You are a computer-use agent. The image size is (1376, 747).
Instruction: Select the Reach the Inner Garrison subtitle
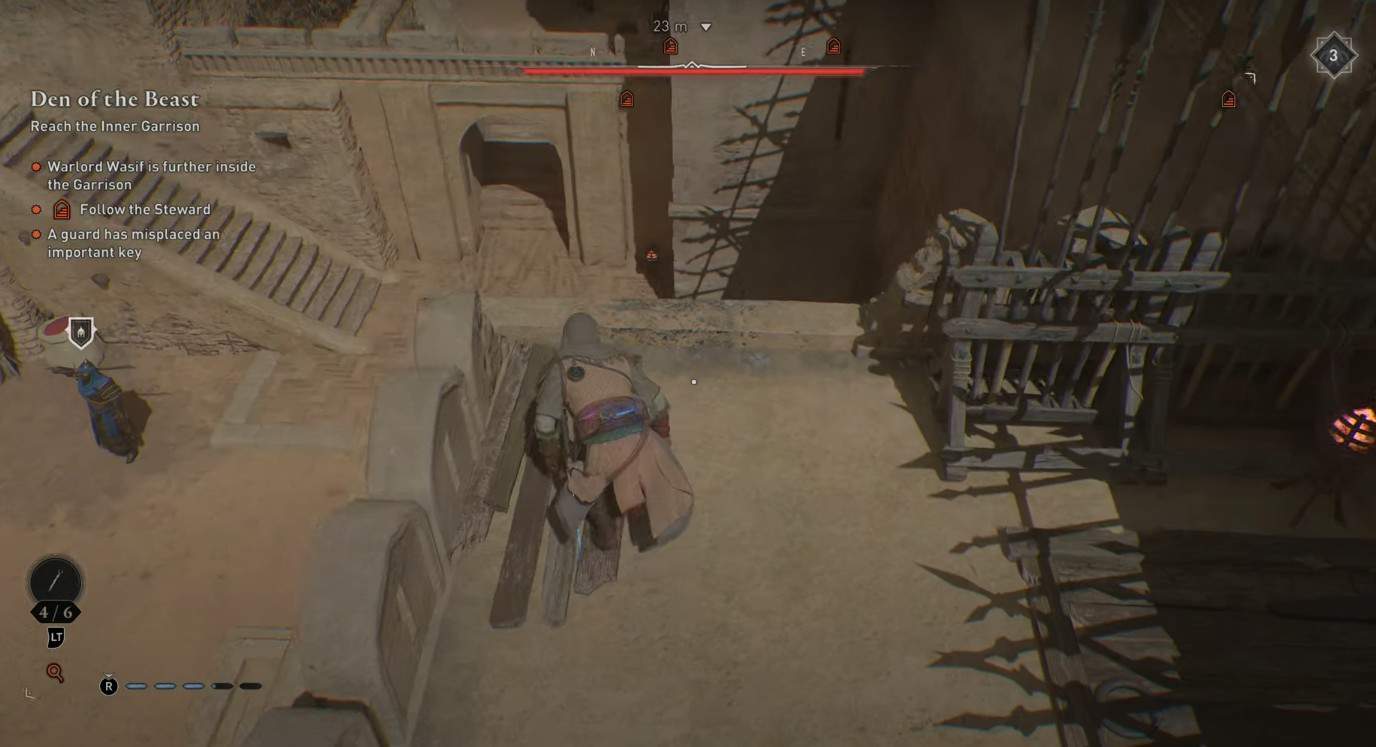pos(116,126)
